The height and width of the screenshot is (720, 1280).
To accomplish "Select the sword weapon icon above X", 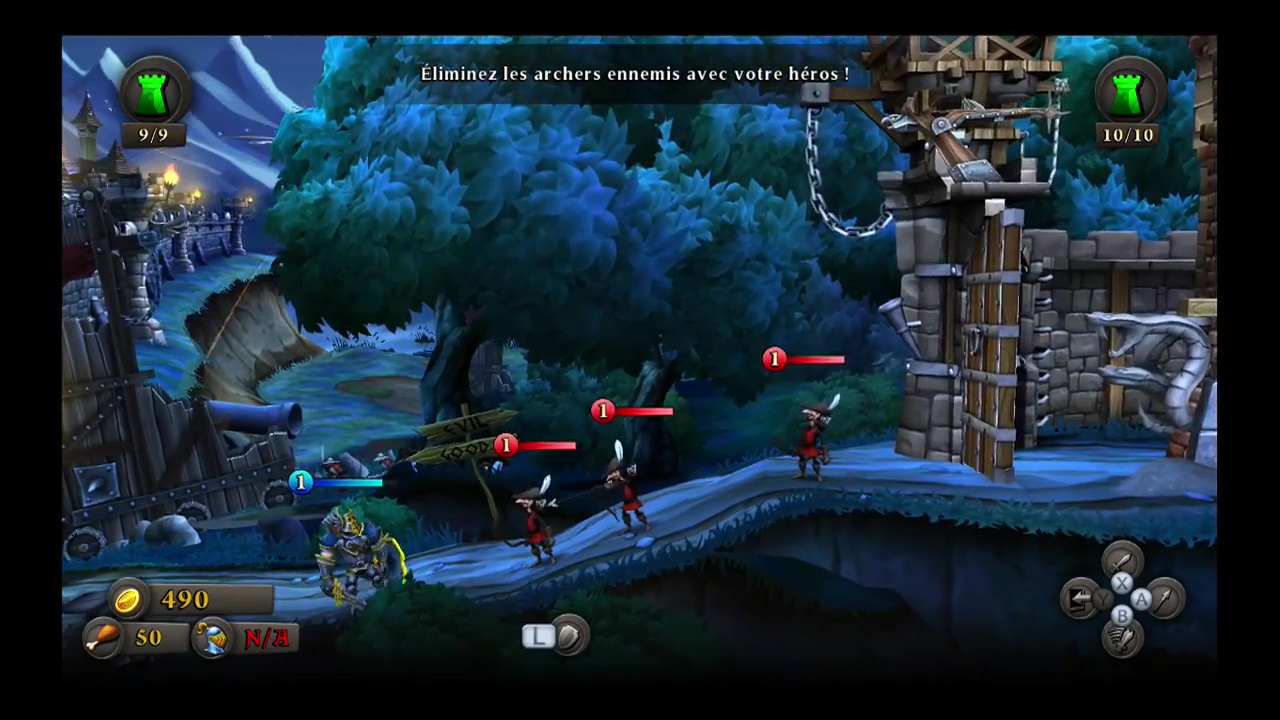I will point(1122,560).
